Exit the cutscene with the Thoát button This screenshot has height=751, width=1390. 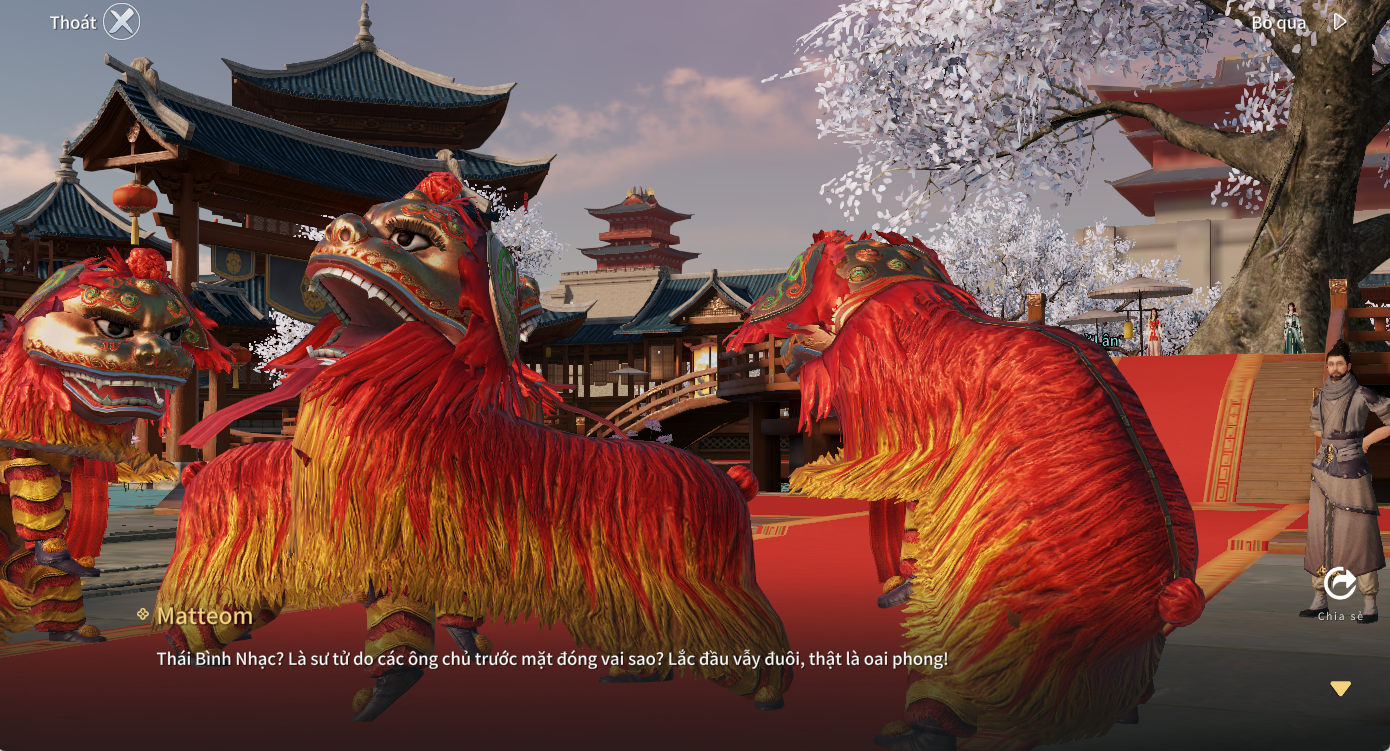[121, 22]
